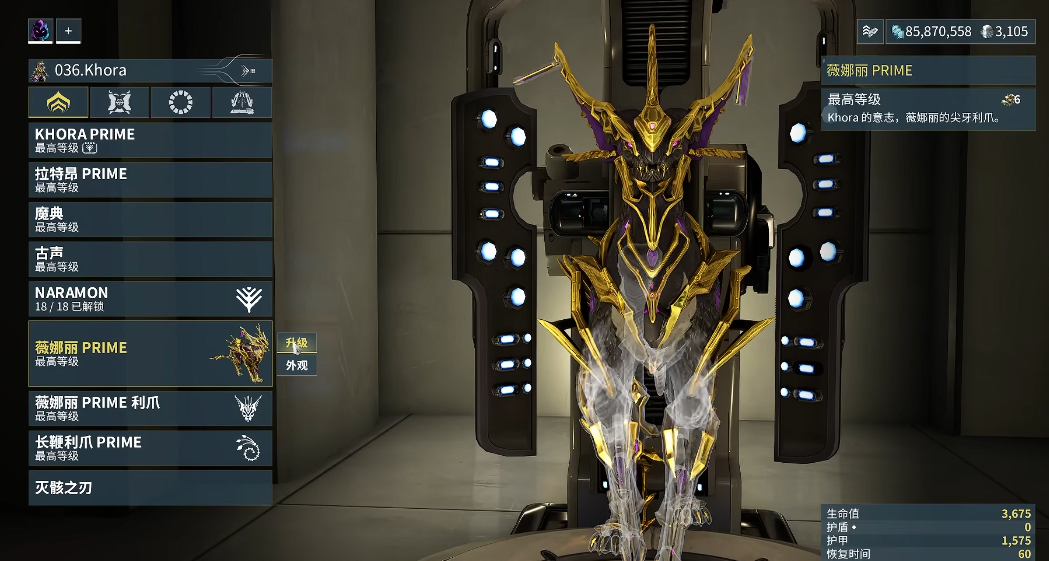The image size is (1049, 561).
Task: Open the player profile avatar
Action: coord(41,31)
